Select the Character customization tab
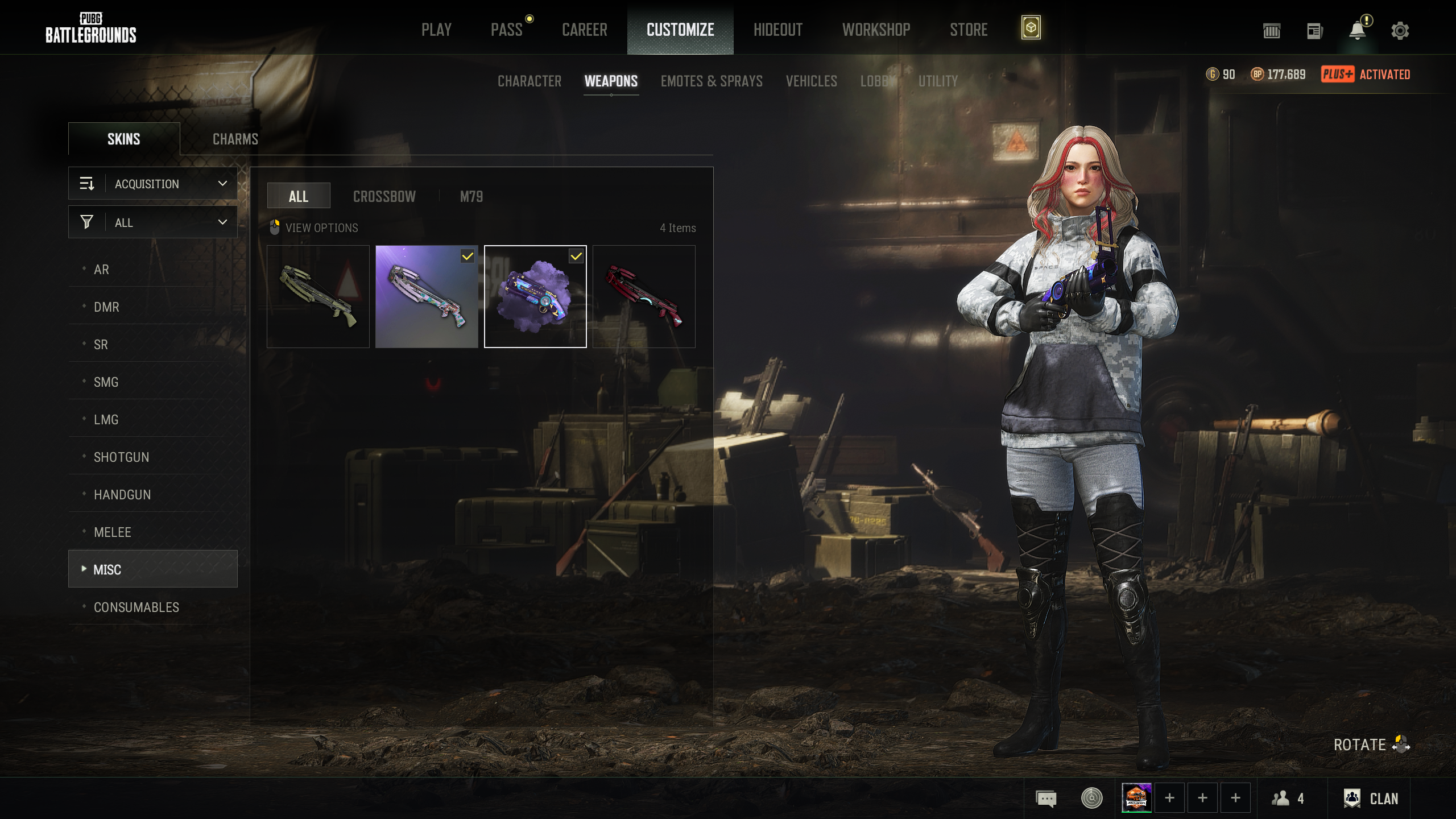Viewport: 1456px width, 819px height. (x=529, y=81)
